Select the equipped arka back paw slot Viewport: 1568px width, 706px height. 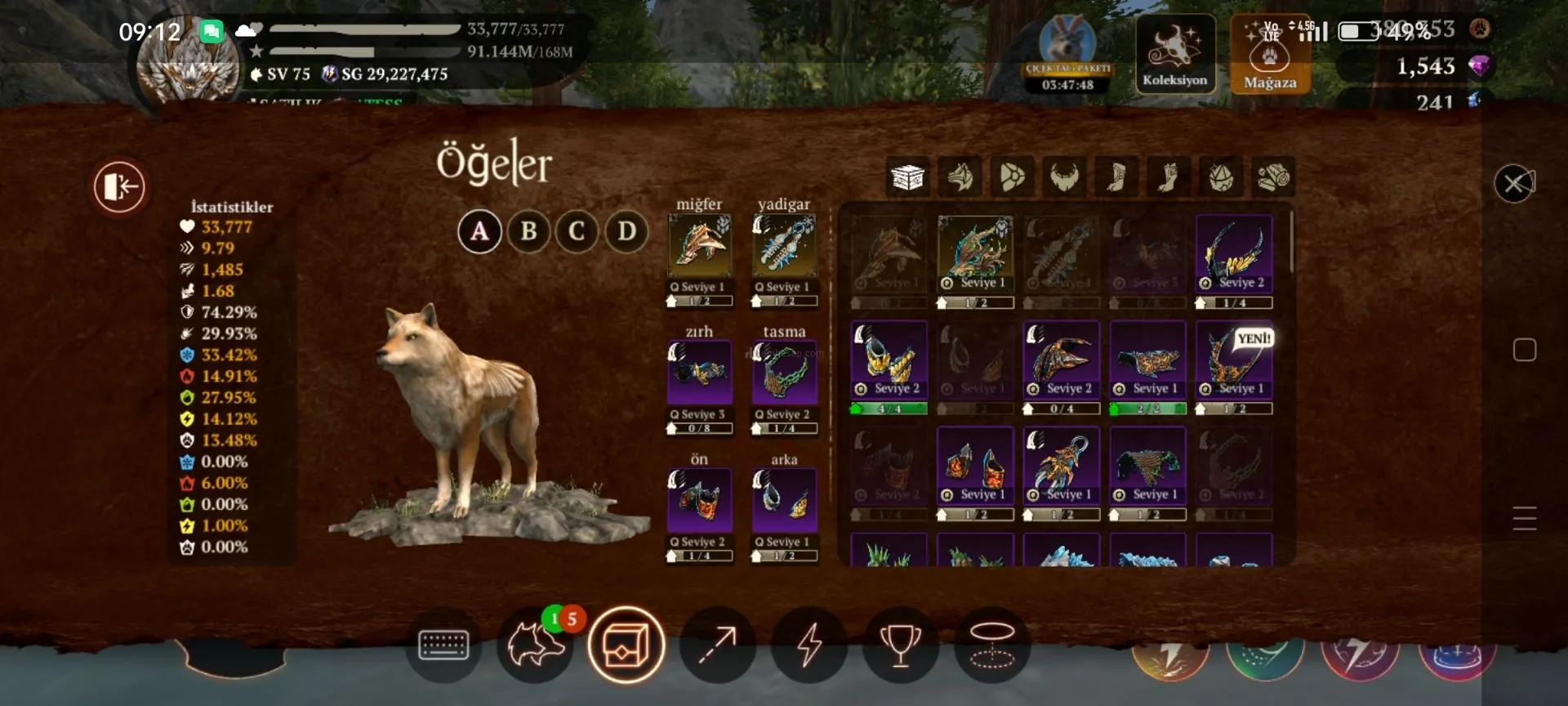pos(784,500)
